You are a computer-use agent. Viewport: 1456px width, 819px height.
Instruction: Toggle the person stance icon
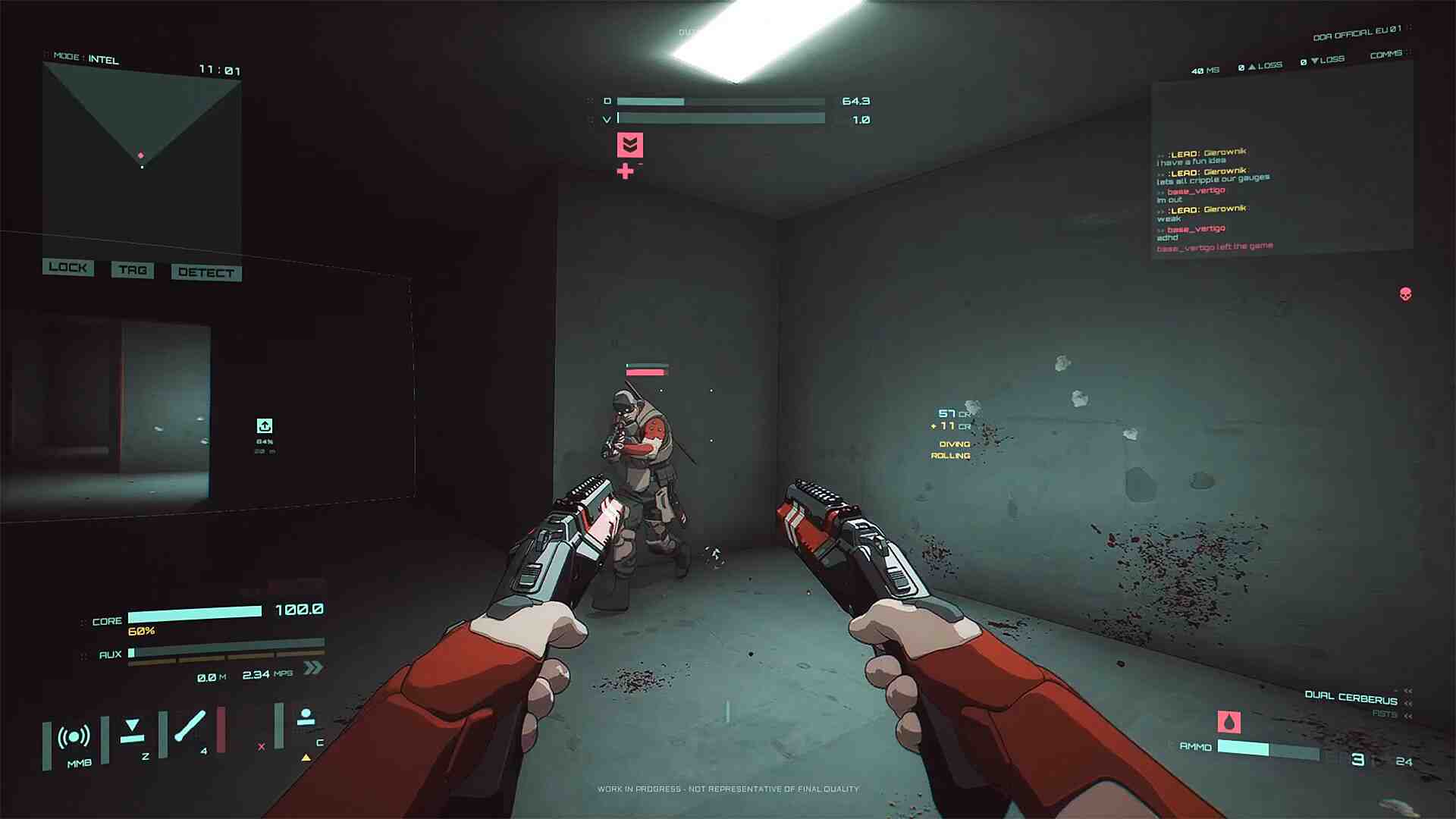(306, 717)
